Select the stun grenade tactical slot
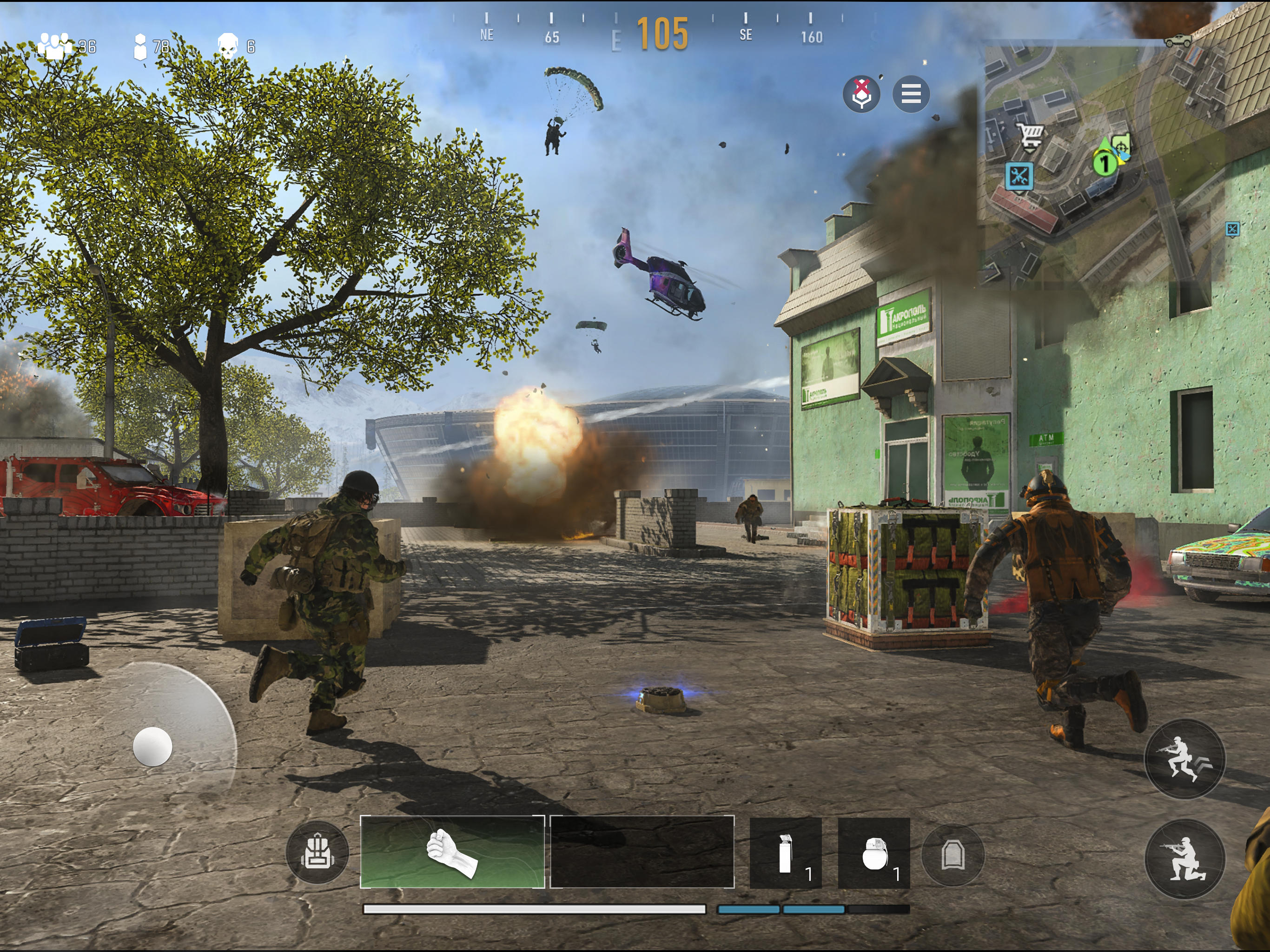 click(x=787, y=854)
